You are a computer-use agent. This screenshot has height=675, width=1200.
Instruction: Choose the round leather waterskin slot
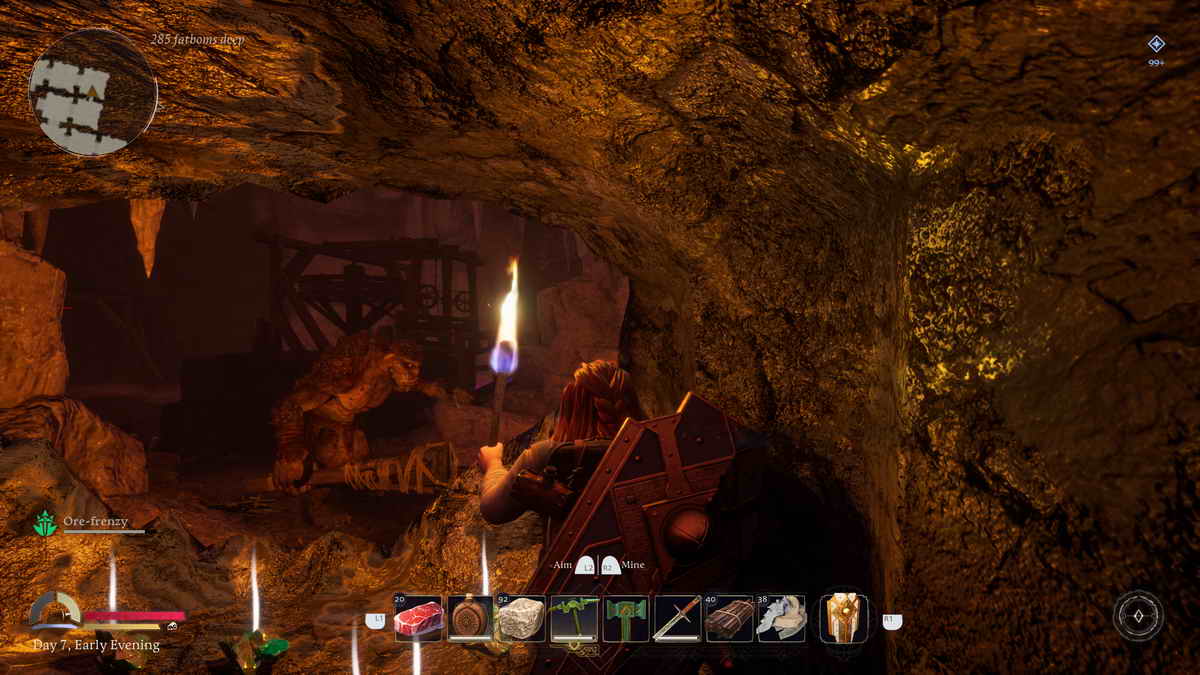coord(470,618)
